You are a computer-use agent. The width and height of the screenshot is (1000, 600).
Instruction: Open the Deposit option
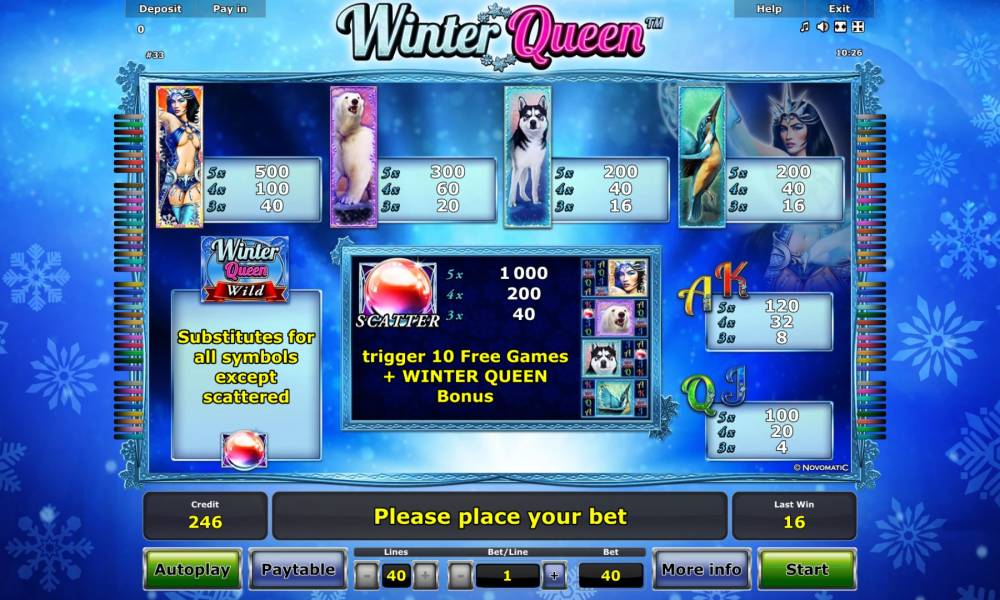(x=160, y=9)
